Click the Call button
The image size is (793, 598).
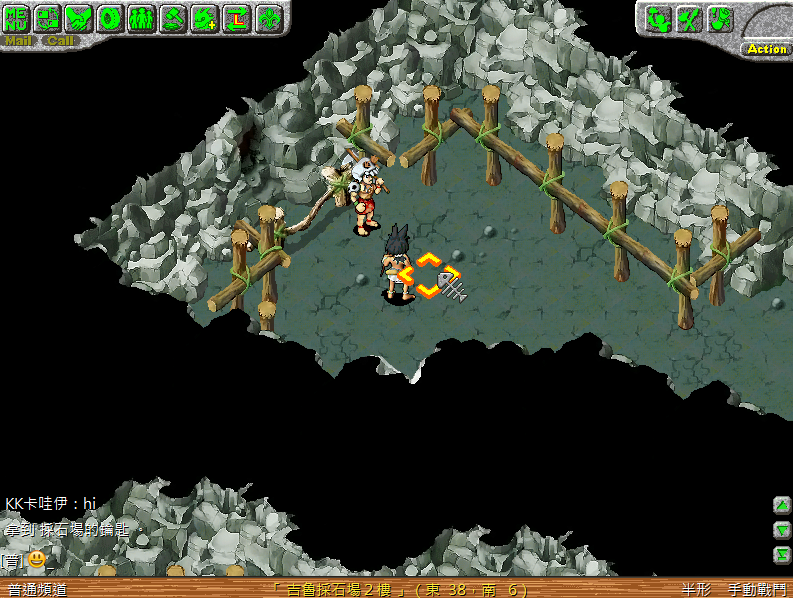pyautogui.click(x=60, y=41)
